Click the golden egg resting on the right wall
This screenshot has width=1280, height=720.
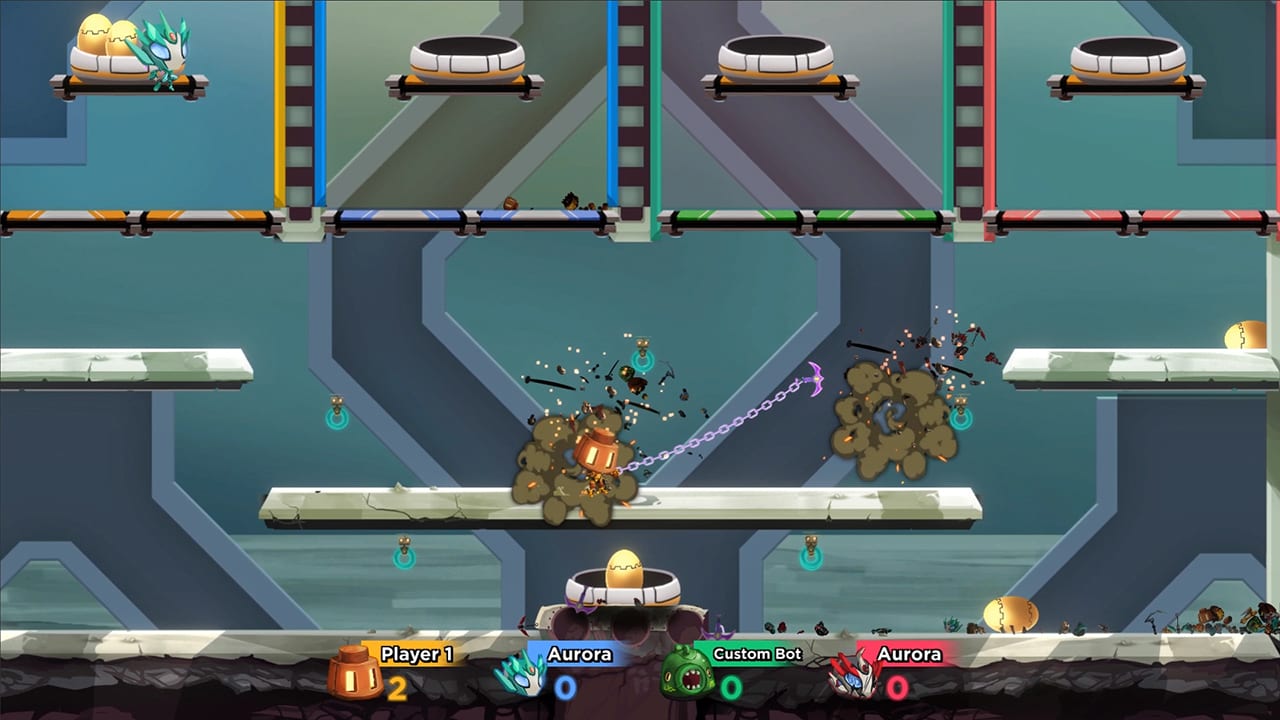tap(1243, 335)
